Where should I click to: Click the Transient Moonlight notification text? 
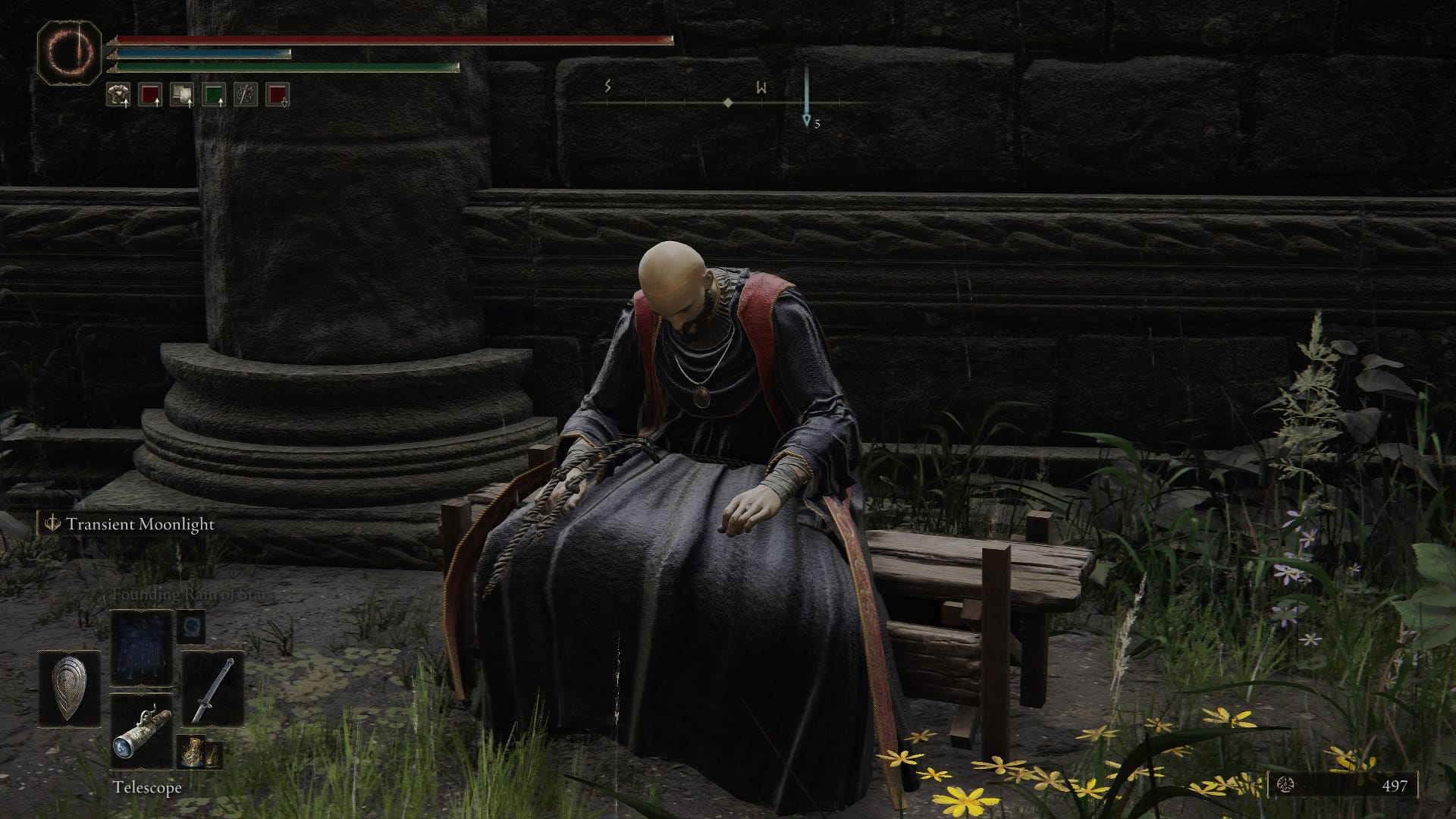coord(140,524)
